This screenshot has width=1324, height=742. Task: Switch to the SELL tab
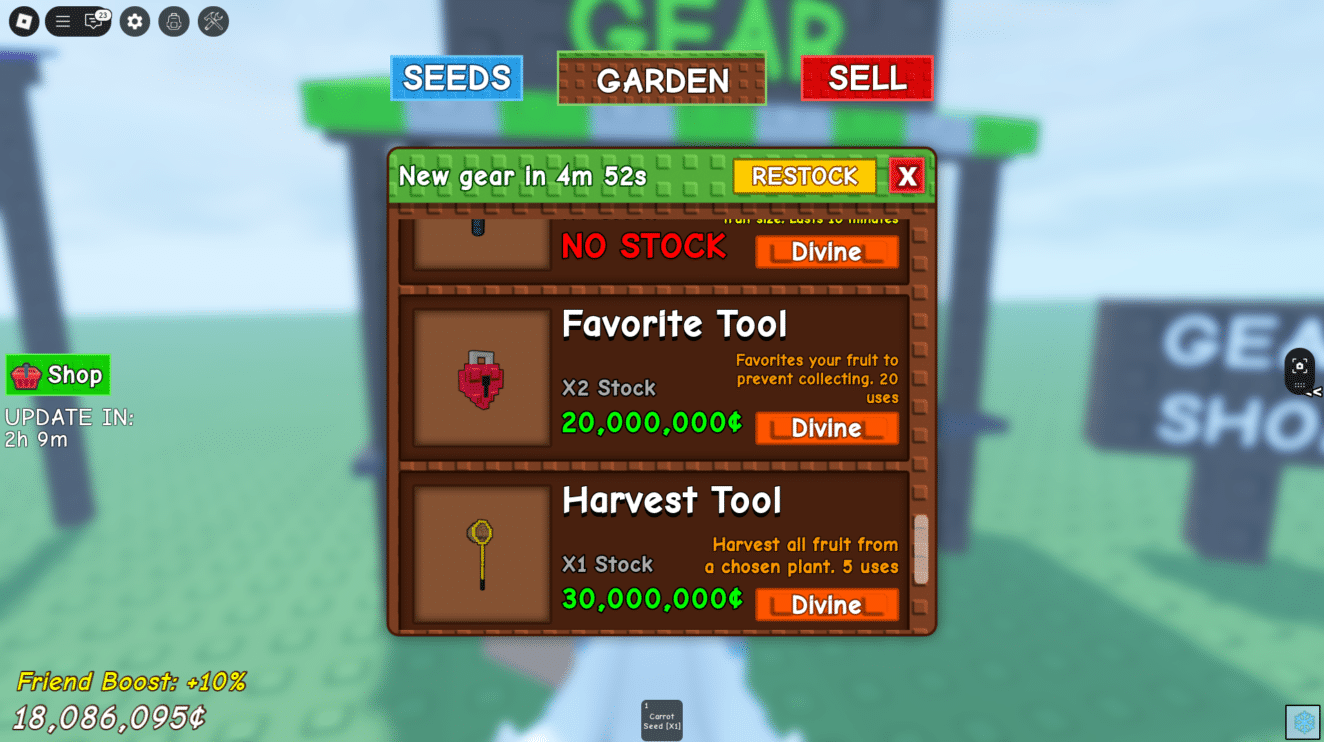pos(866,78)
